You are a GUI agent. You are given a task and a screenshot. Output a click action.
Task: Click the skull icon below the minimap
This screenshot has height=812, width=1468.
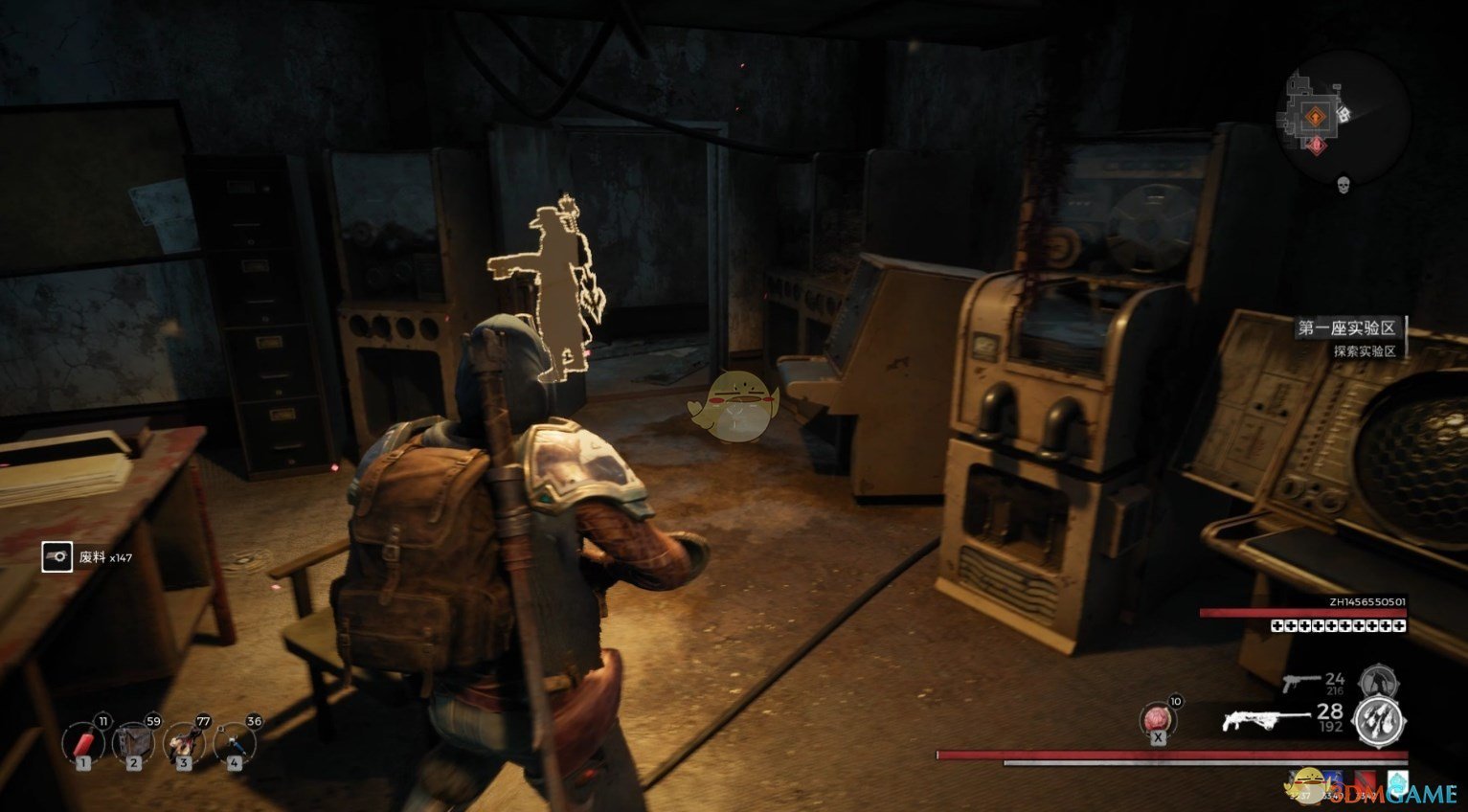(1344, 184)
